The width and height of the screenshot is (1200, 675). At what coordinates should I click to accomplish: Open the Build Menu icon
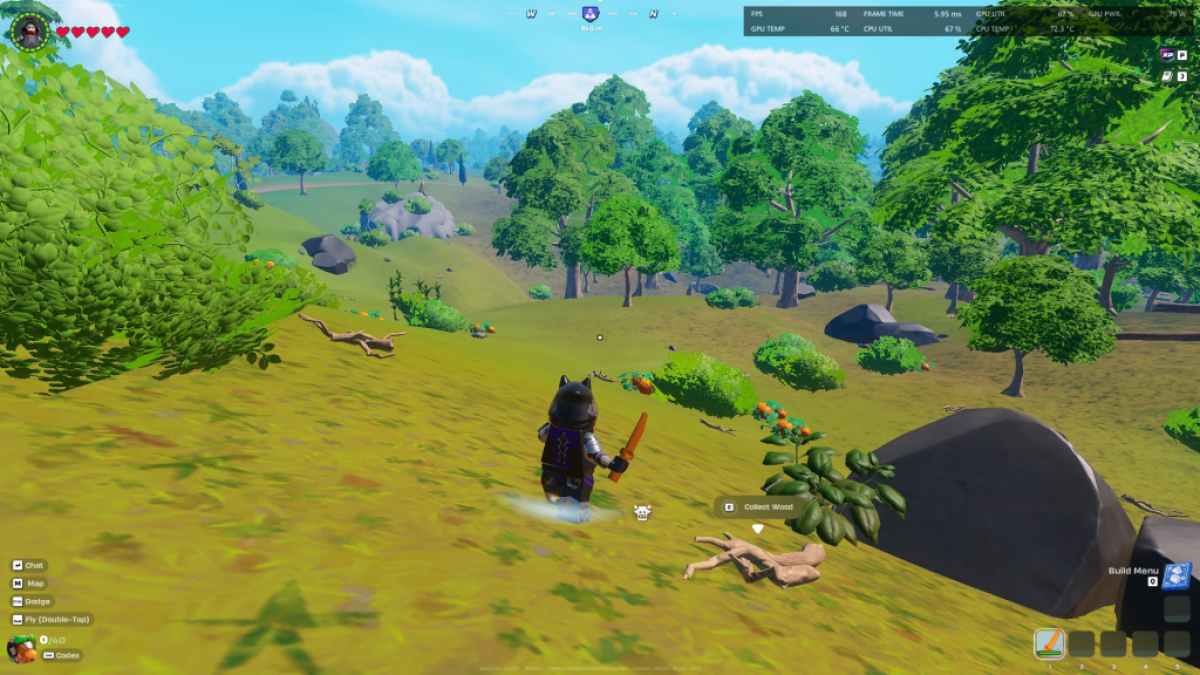point(1176,576)
